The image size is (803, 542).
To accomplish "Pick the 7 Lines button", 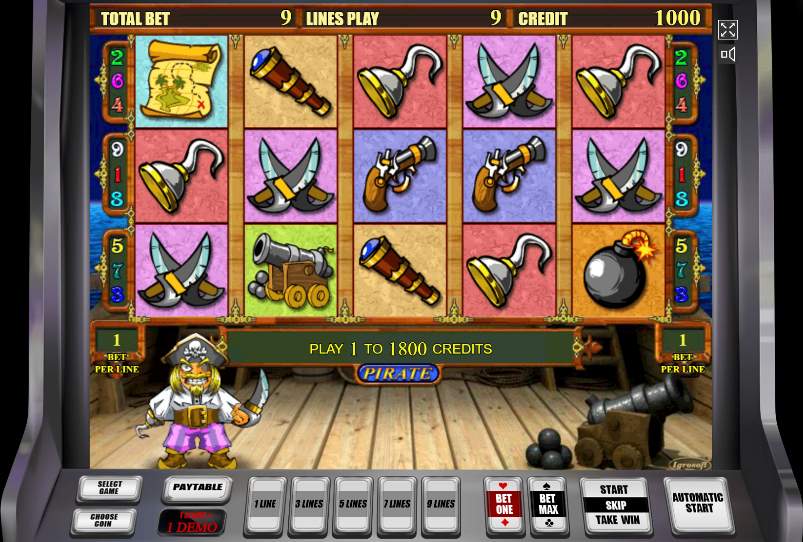I will pos(397,504).
